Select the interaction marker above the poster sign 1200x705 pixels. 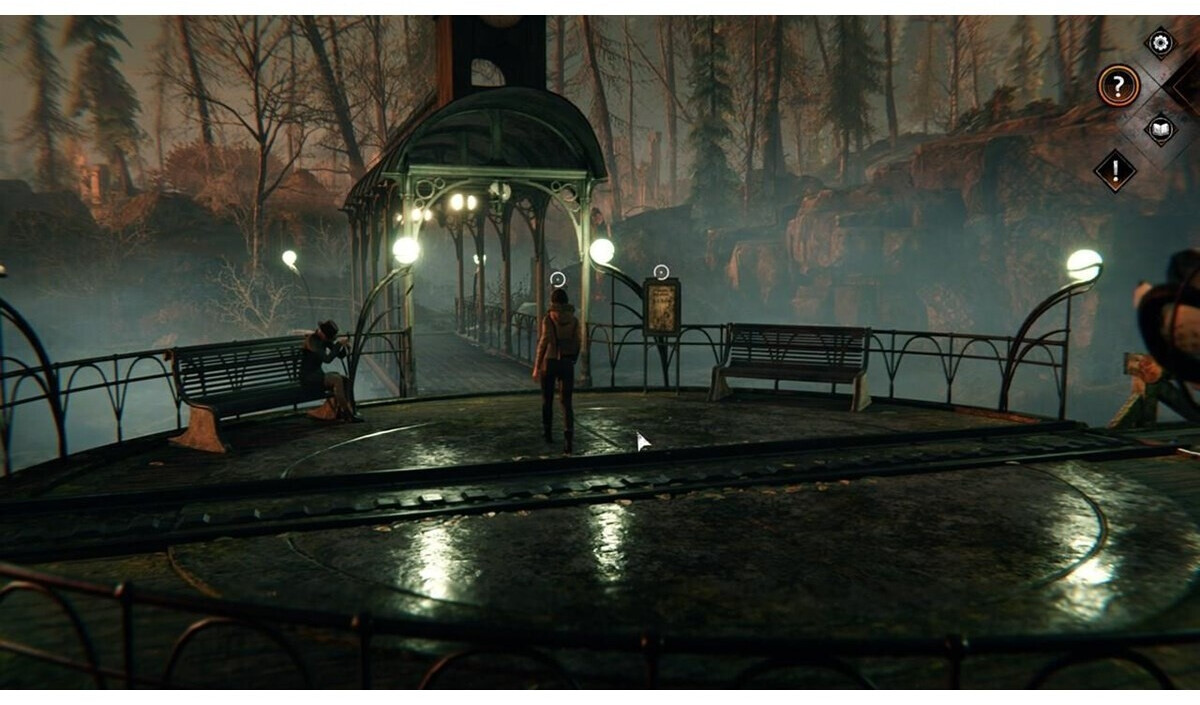click(x=660, y=271)
